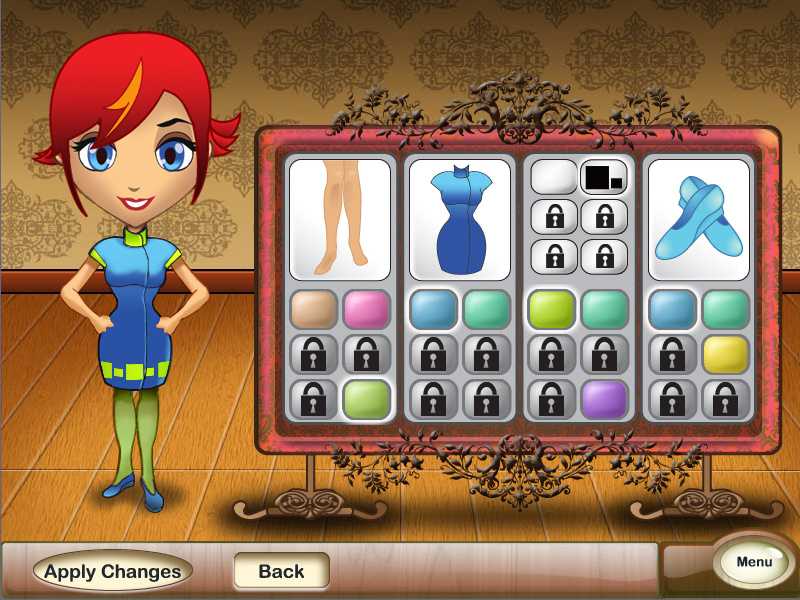The height and width of the screenshot is (600, 800).
Task: Choose the tan stockings color swatch
Action: click(313, 310)
